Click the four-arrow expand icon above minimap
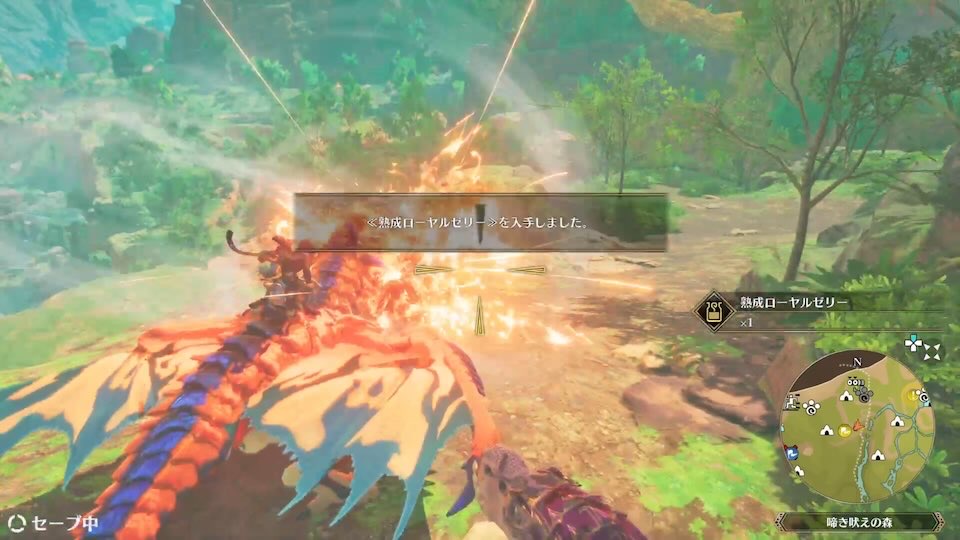Image resolution: width=960 pixels, height=540 pixels. click(933, 351)
